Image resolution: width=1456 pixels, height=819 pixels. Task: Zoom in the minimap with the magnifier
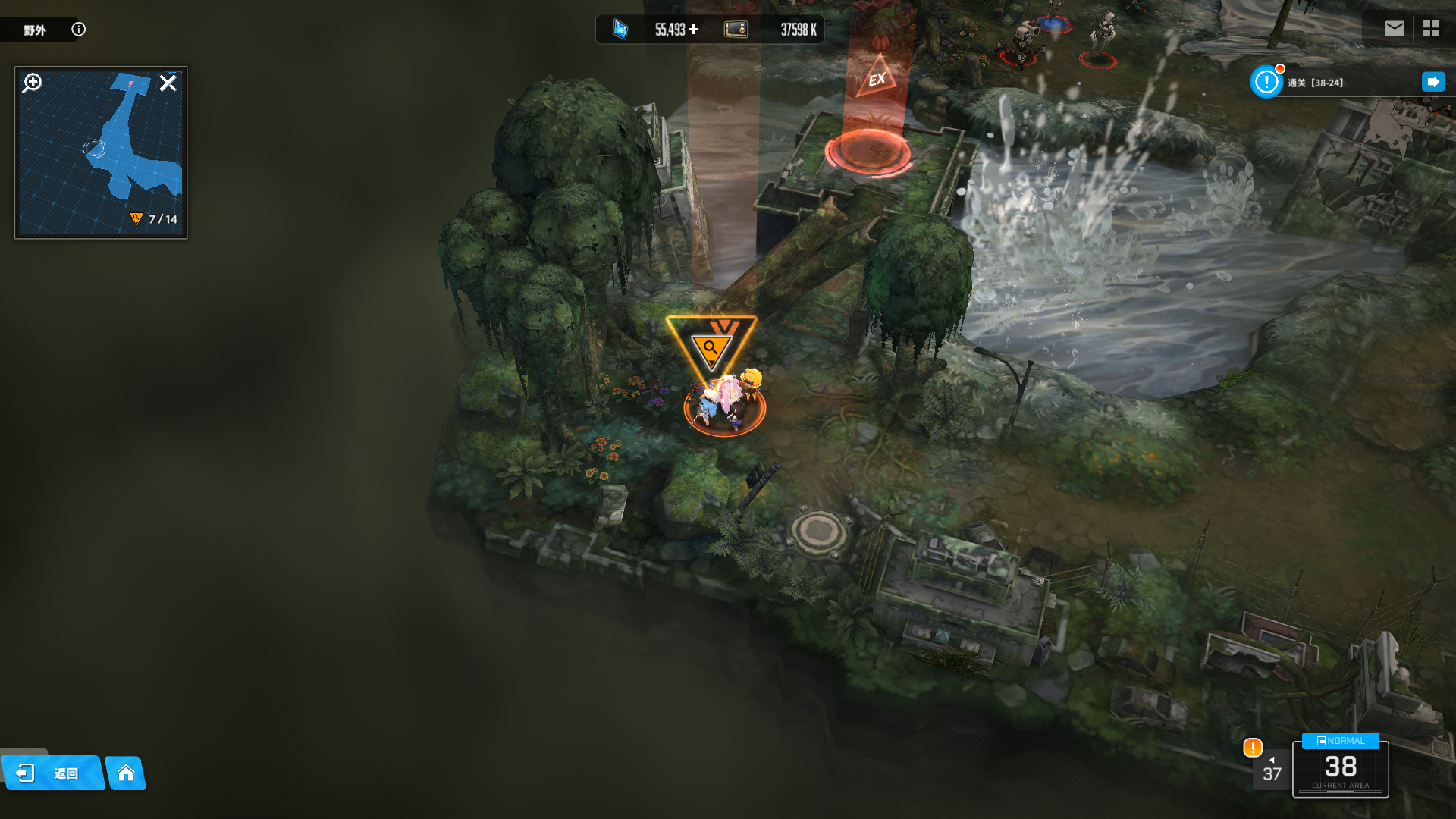point(33,83)
